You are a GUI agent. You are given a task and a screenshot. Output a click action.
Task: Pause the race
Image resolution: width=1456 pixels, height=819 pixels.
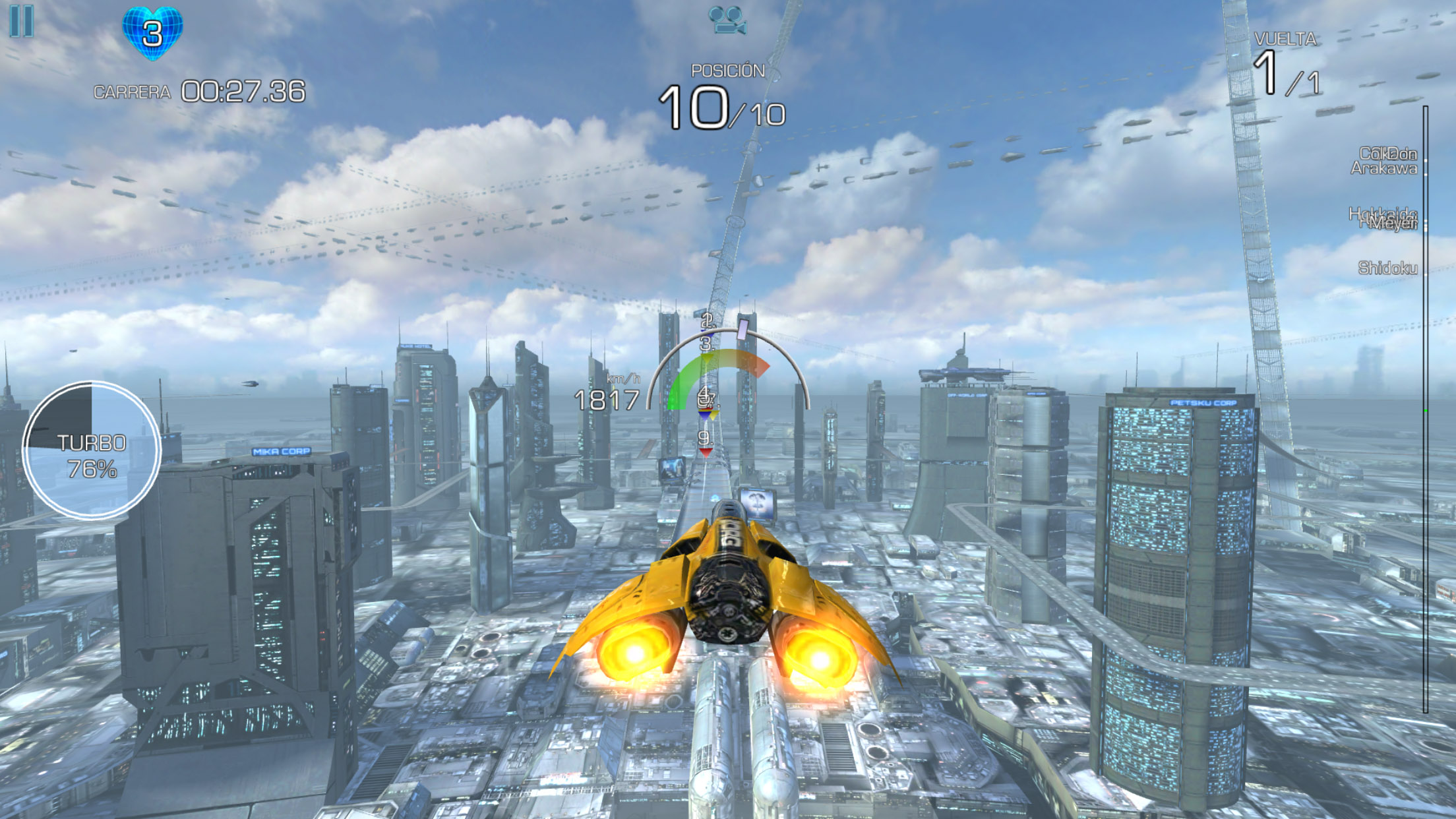tap(22, 21)
